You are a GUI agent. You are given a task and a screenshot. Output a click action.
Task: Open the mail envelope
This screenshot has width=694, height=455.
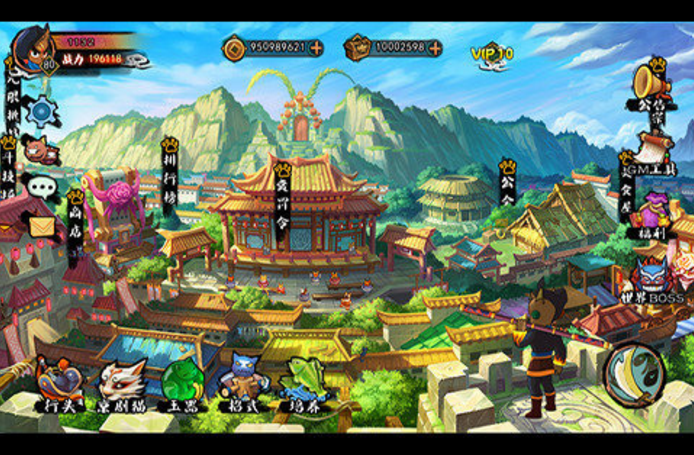coord(41,226)
